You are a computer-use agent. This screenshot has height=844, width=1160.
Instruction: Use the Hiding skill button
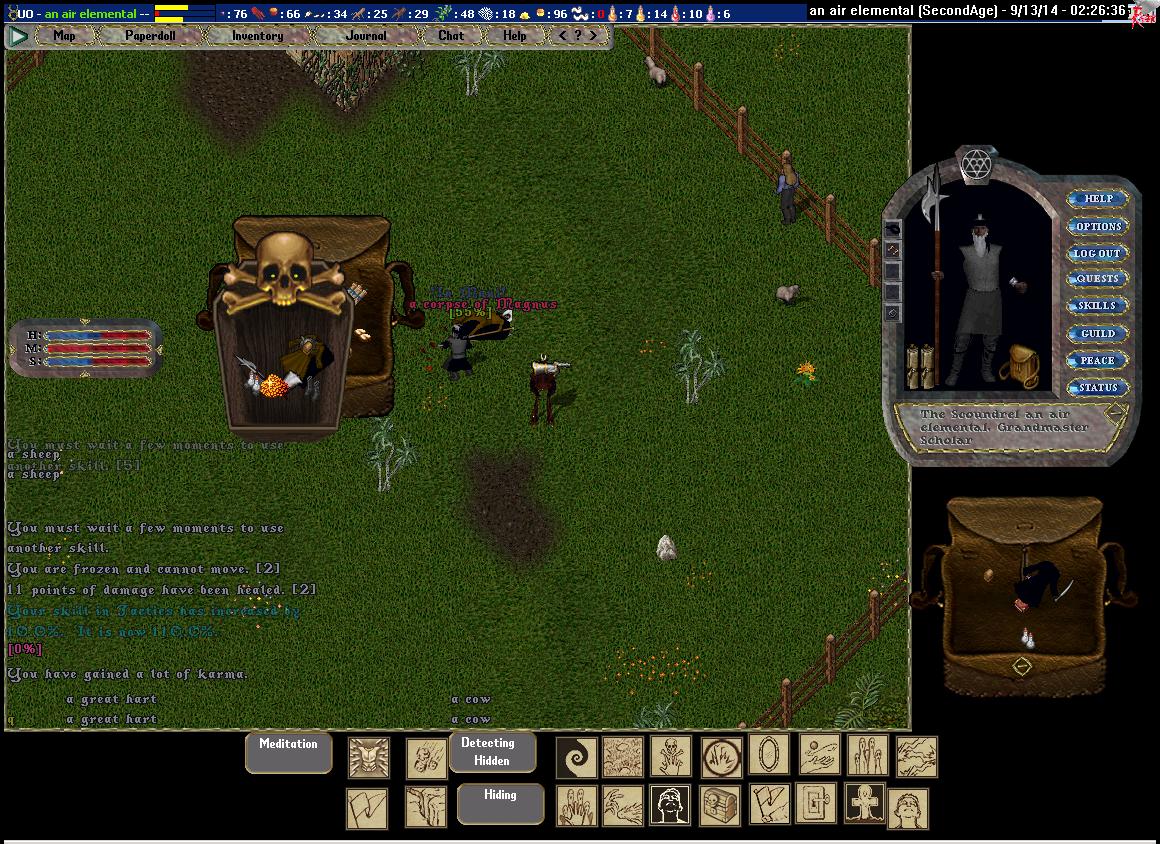pyautogui.click(x=500, y=803)
